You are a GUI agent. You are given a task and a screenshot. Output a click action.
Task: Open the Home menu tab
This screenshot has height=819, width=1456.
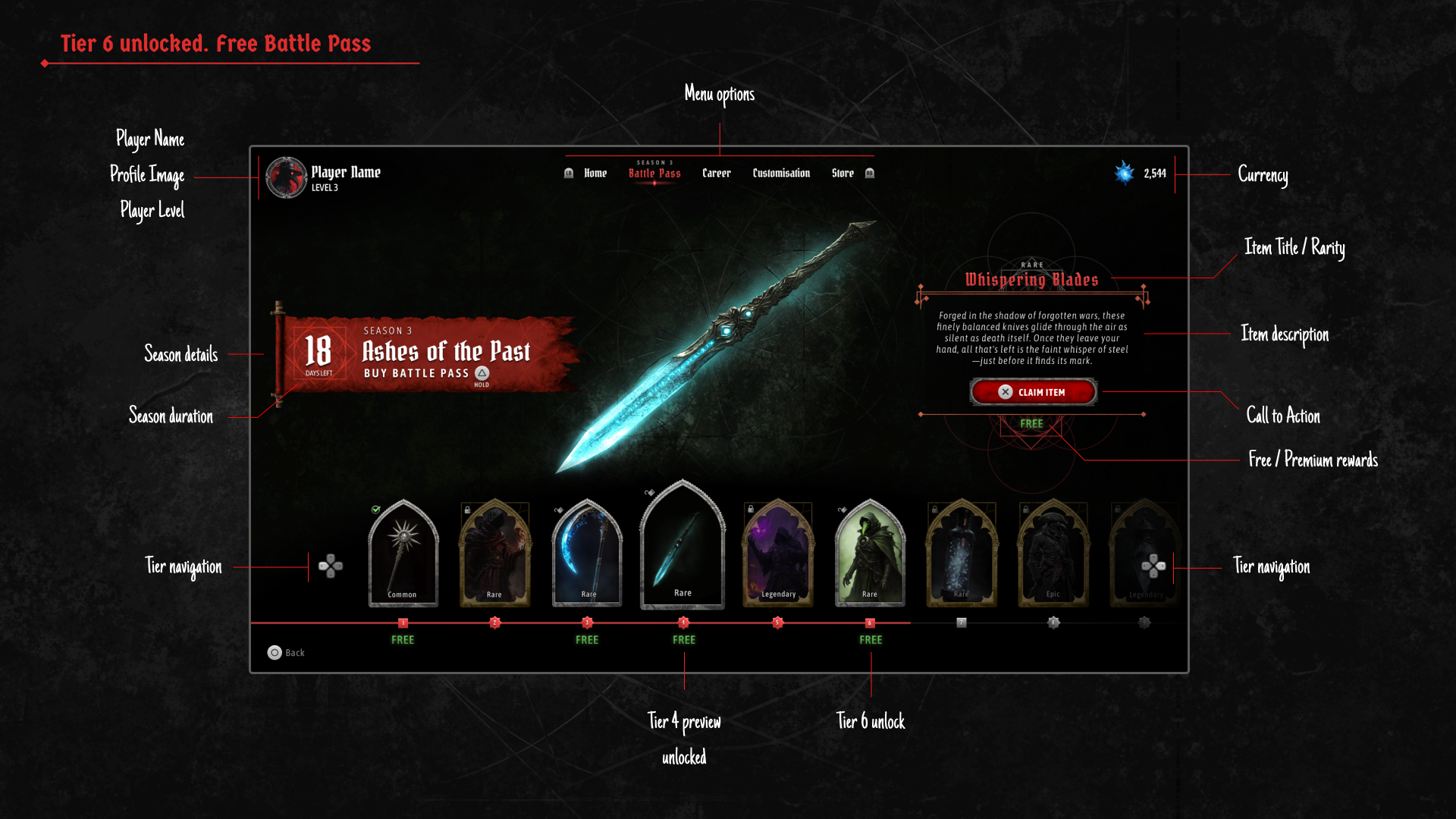[595, 174]
